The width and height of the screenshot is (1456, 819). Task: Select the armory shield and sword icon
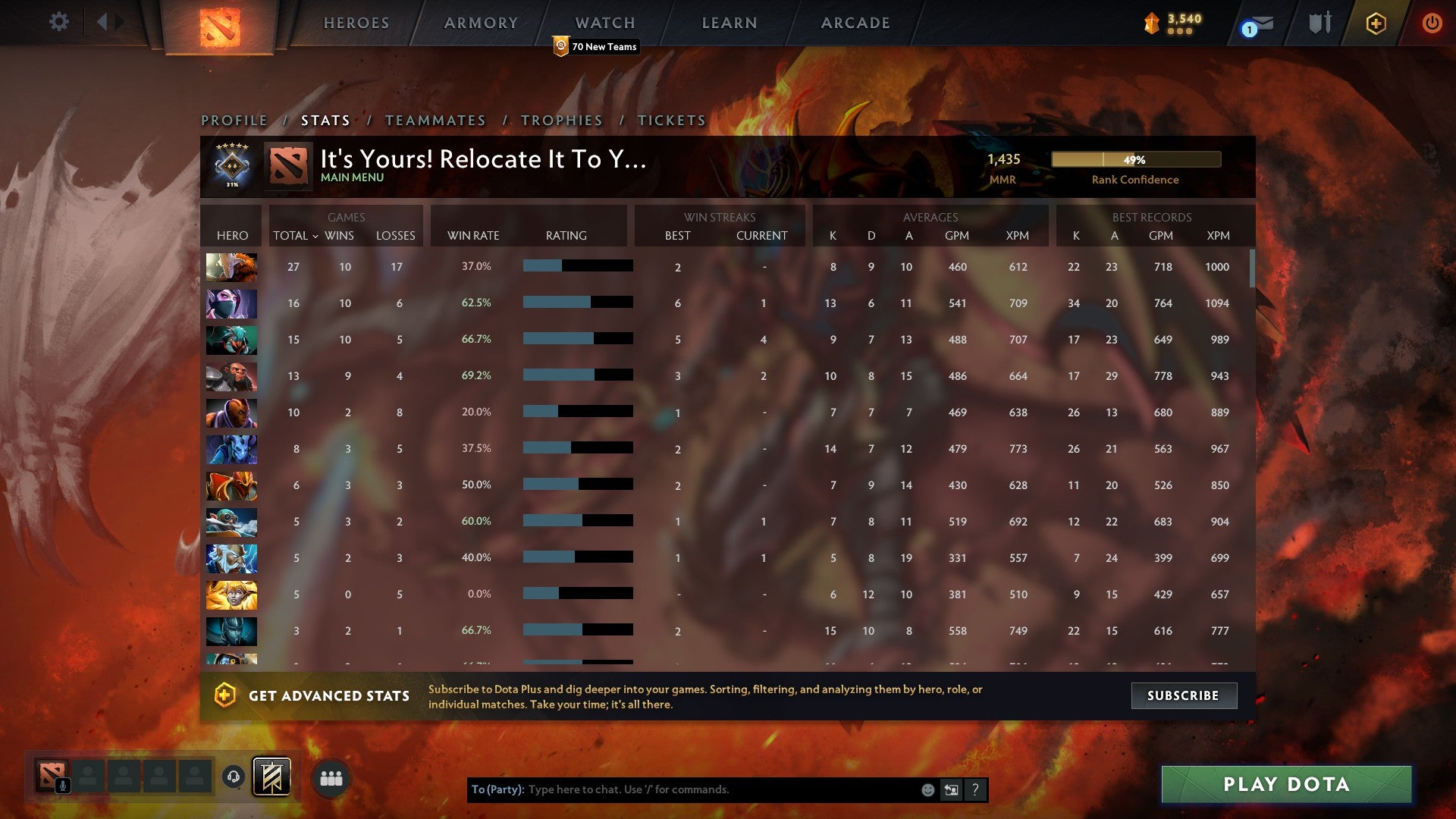pyautogui.click(x=1318, y=23)
